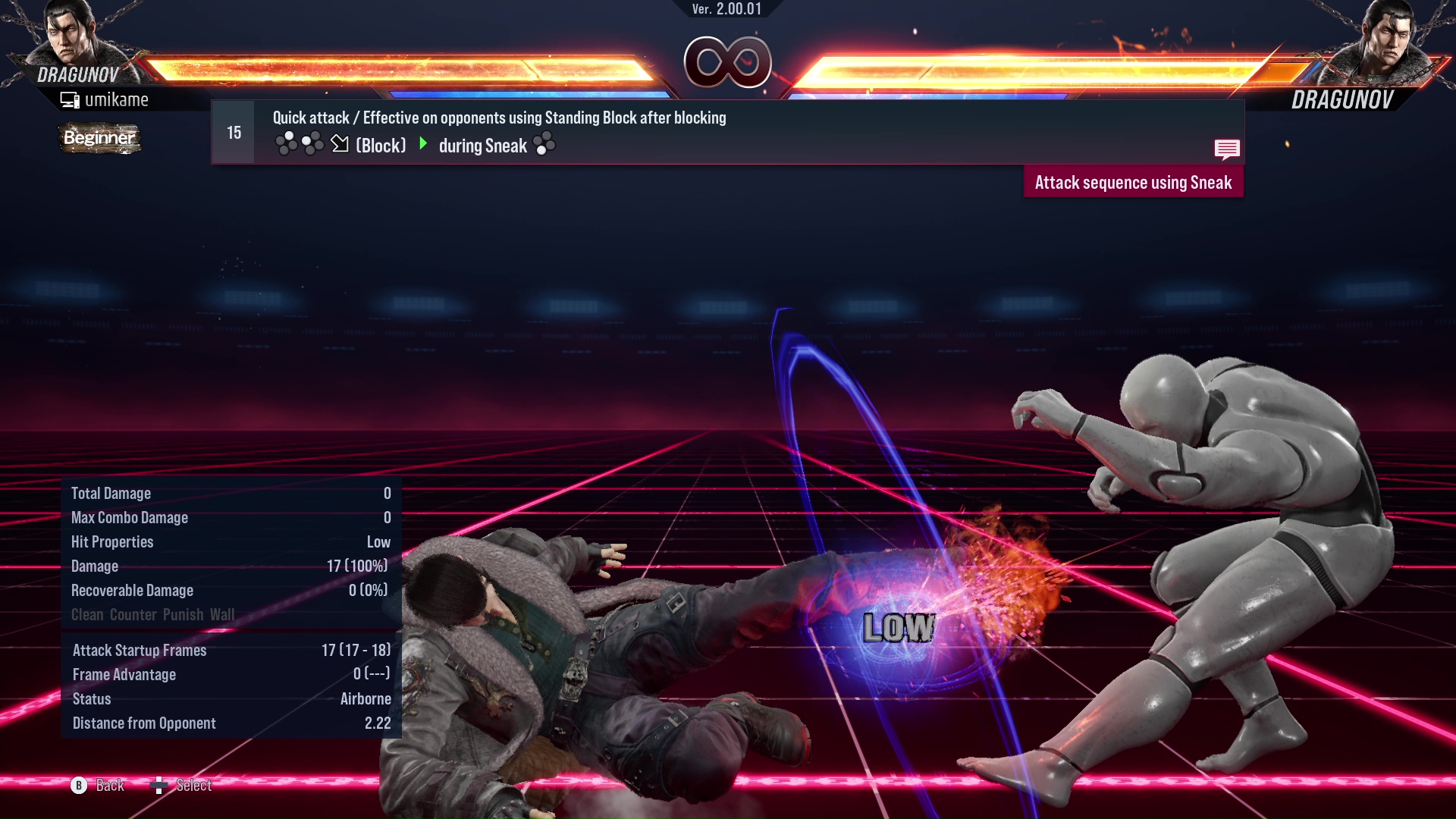Click the B button prompt to go Back
The width and height of the screenshot is (1456, 819).
(78, 786)
